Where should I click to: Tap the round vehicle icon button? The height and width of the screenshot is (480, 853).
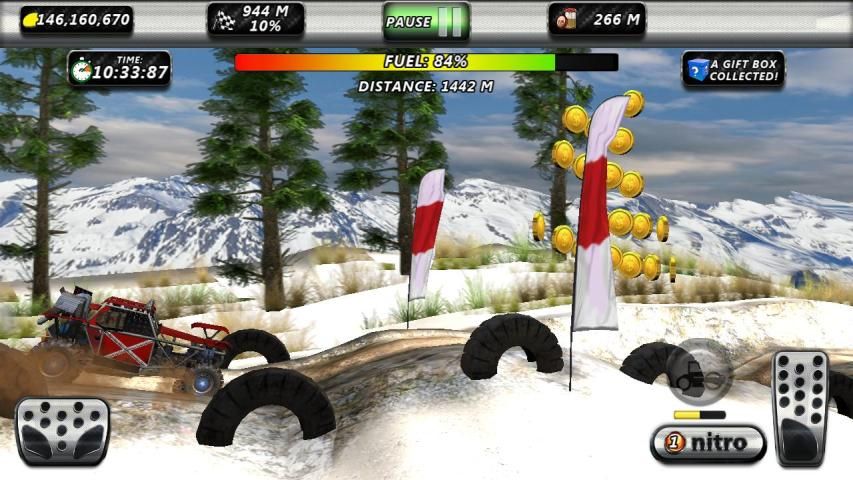pos(698,372)
